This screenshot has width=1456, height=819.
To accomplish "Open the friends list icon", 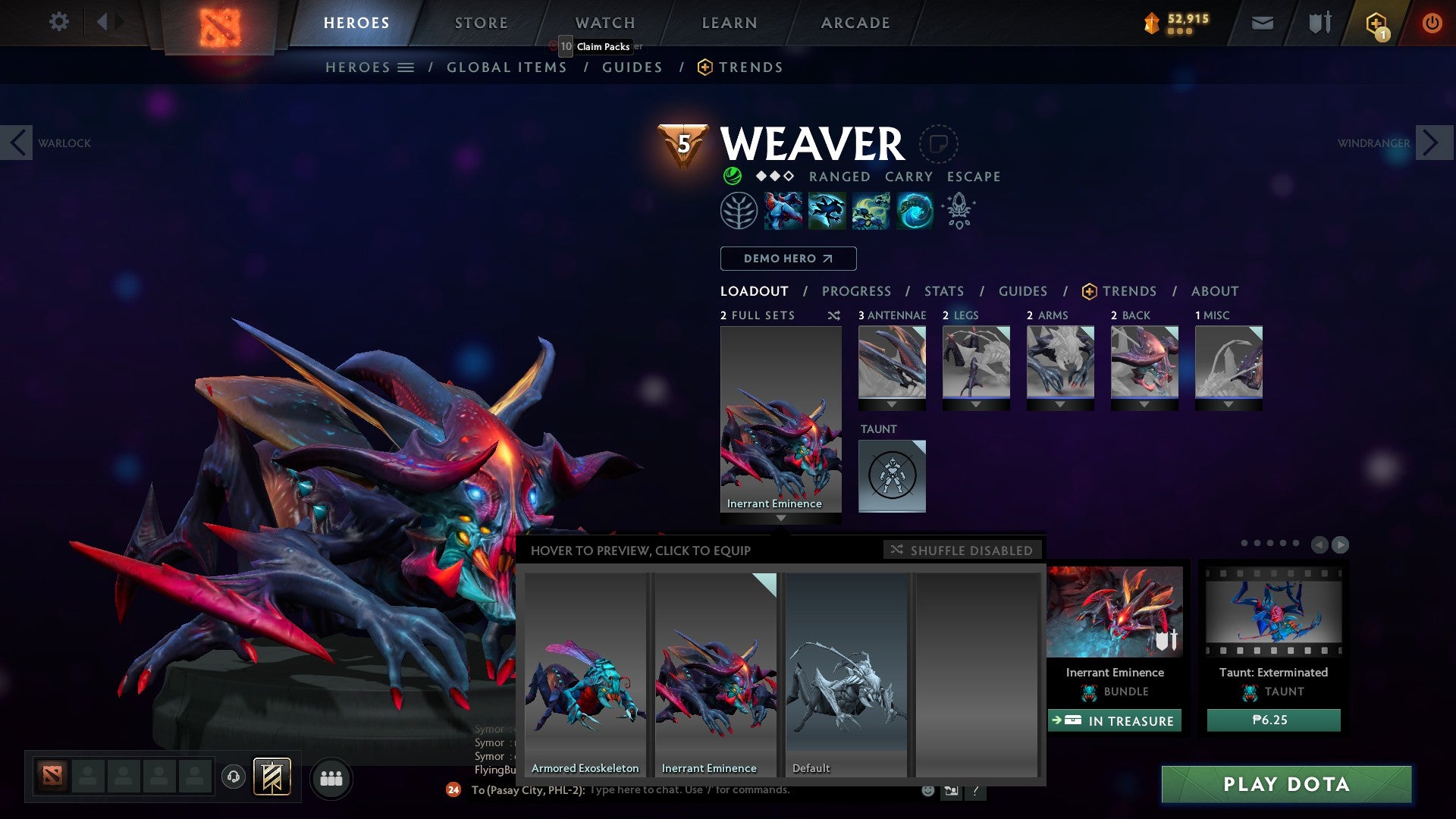I will (331, 777).
